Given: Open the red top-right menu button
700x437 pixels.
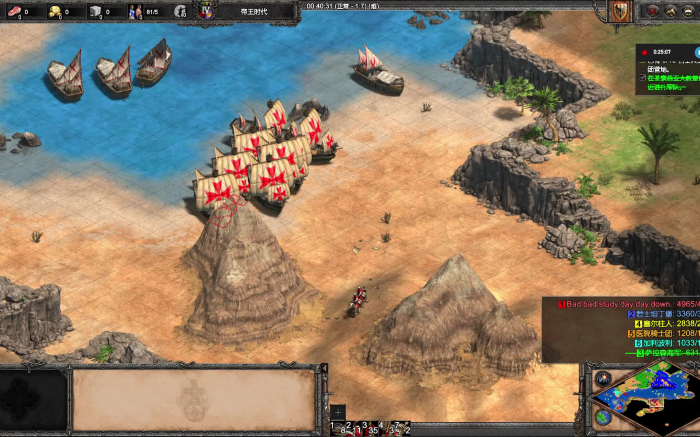Looking at the screenshot, I should [x=653, y=11].
